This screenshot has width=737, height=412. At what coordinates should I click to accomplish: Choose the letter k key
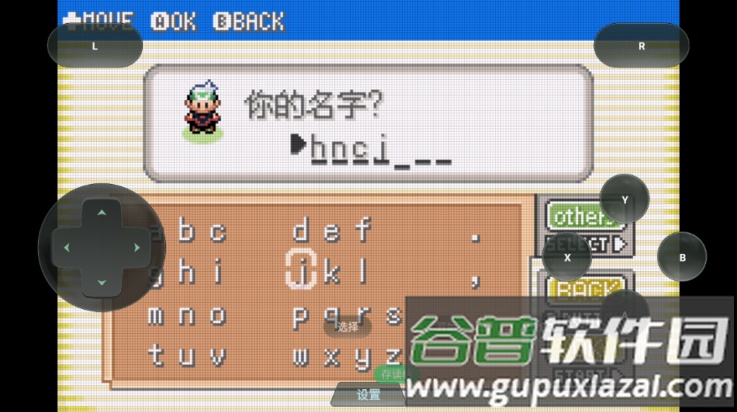pyautogui.click(x=332, y=270)
